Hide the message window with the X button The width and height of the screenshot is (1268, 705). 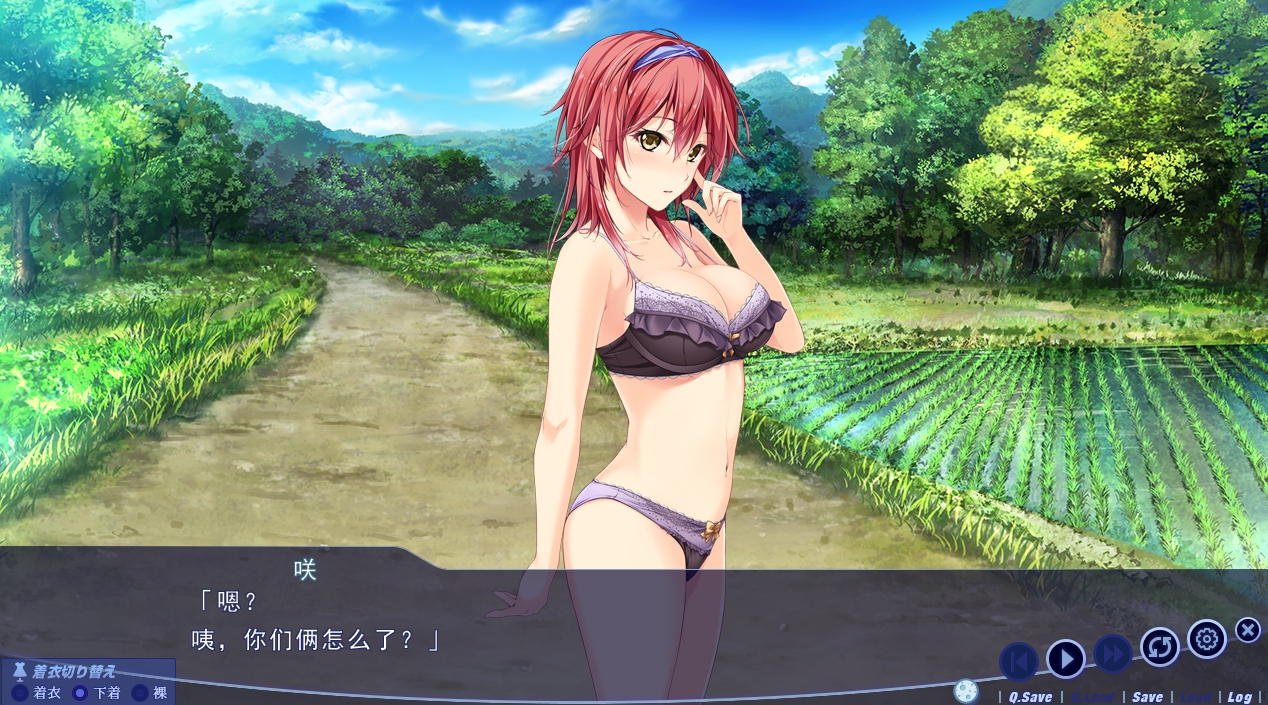tap(1248, 630)
